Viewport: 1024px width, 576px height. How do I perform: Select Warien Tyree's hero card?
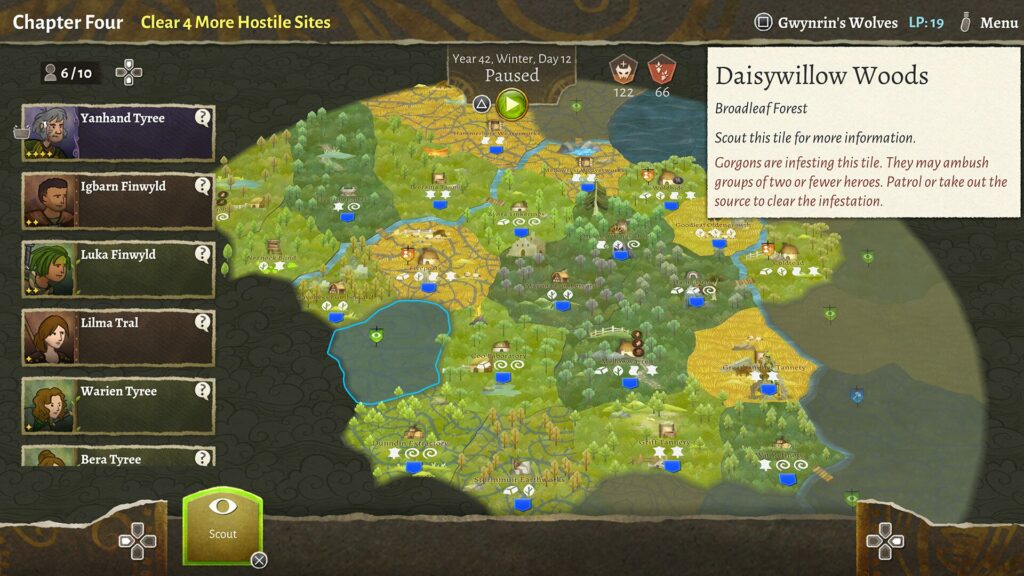click(118, 405)
